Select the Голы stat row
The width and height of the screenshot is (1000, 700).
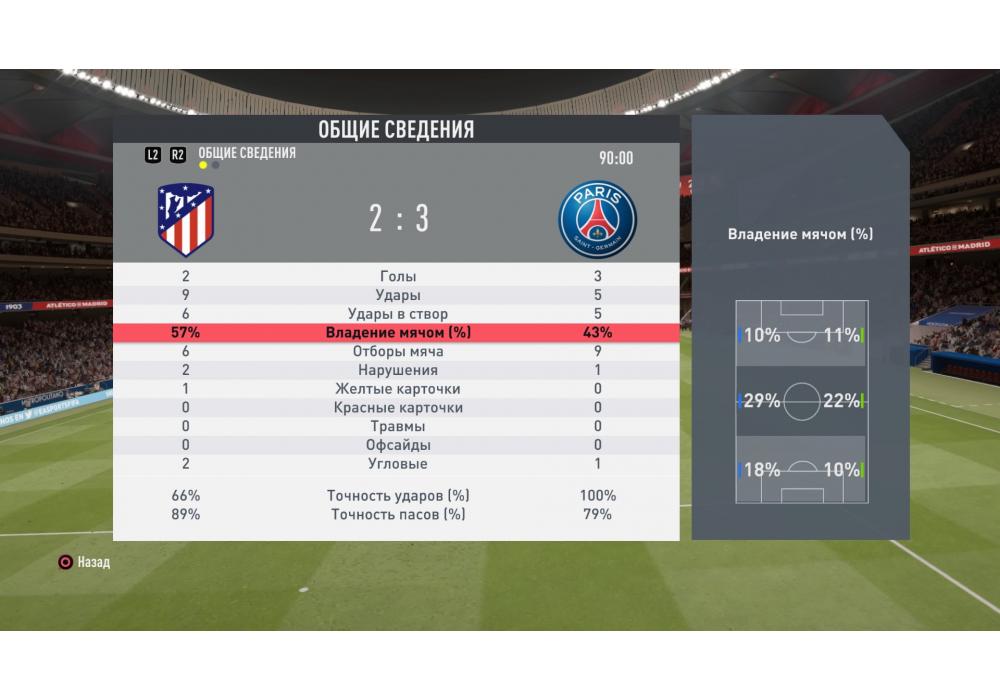pyautogui.click(x=398, y=276)
